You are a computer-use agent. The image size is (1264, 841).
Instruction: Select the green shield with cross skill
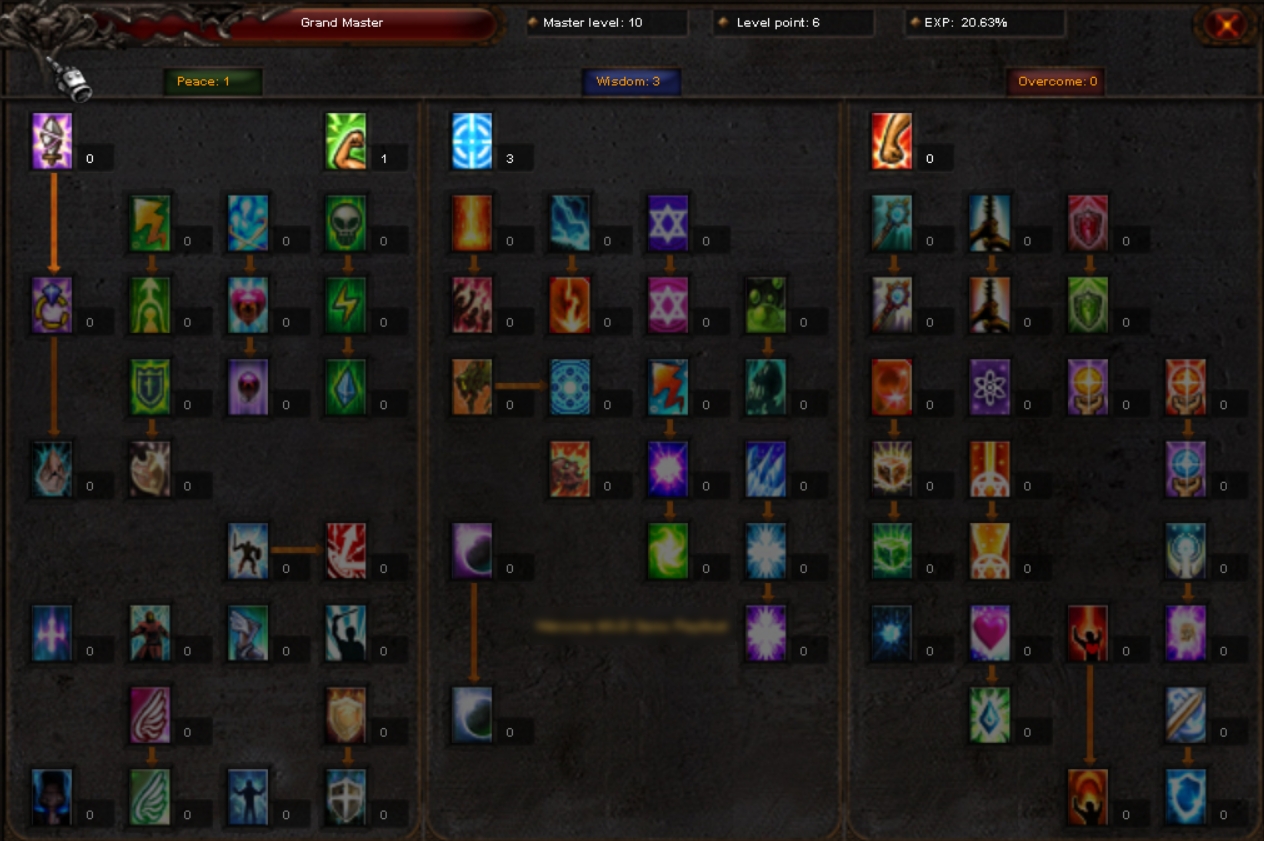pos(150,387)
